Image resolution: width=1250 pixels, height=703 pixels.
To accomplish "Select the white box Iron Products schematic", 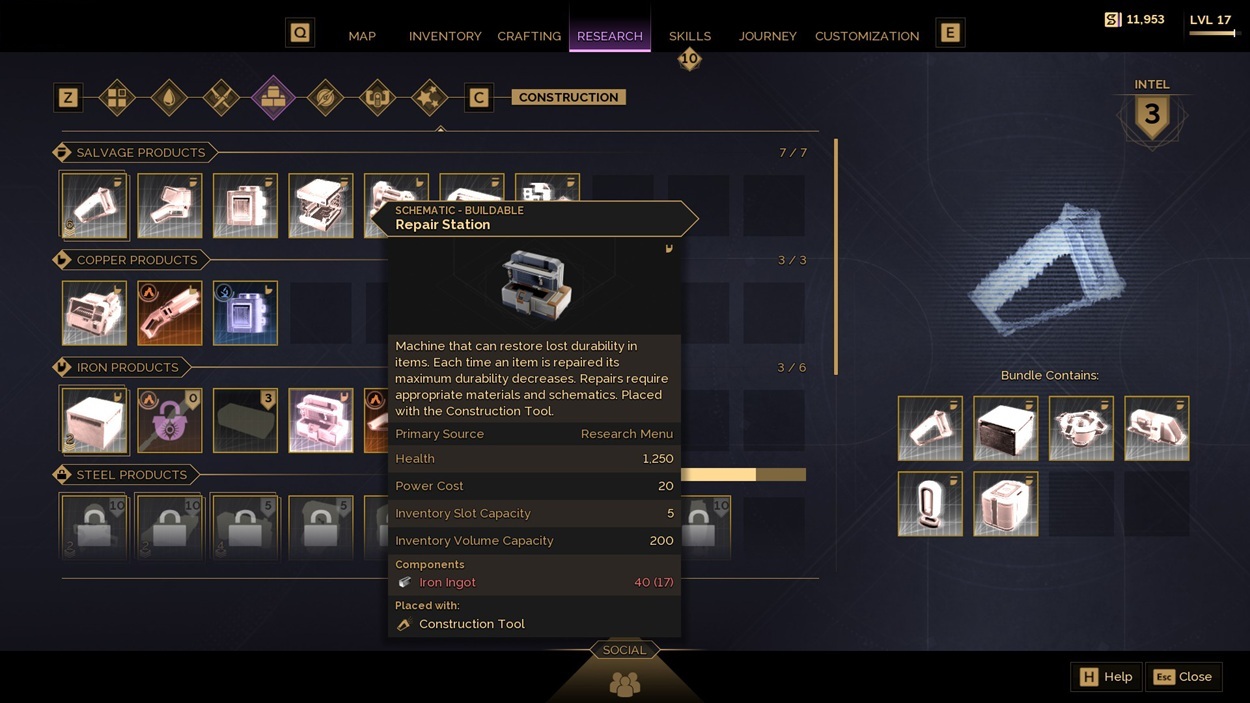I will click(94, 421).
